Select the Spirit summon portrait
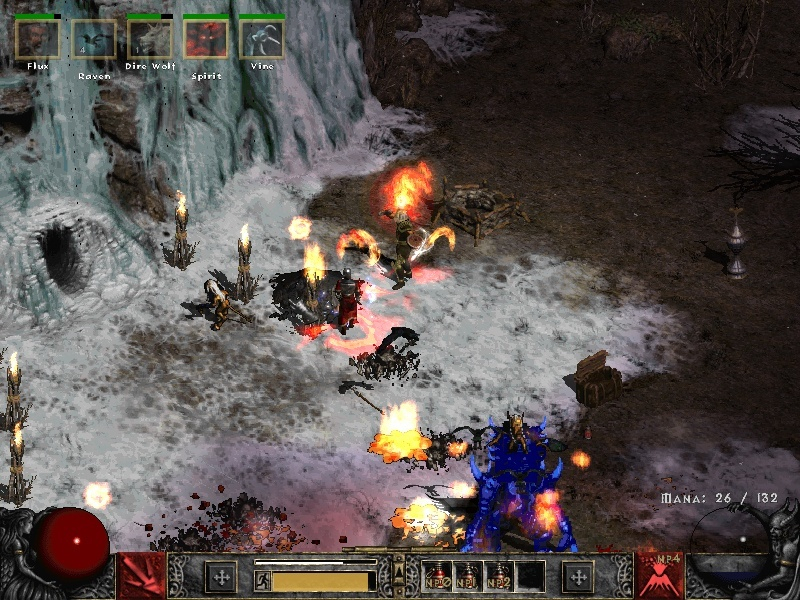 (x=206, y=39)
